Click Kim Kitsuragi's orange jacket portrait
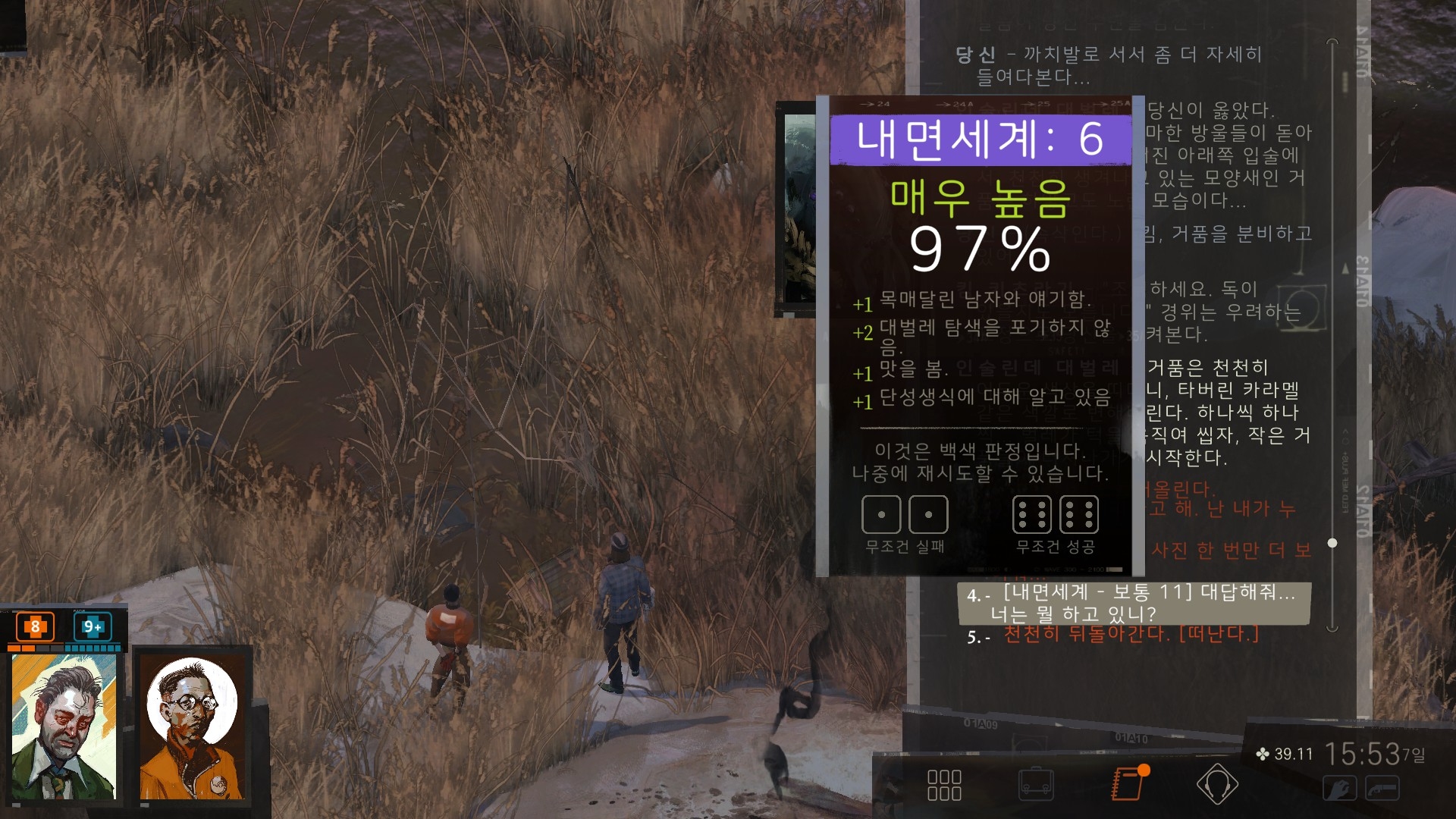Screen dimensions: 1456x819 pyautogui.click(x=193, y=726)
